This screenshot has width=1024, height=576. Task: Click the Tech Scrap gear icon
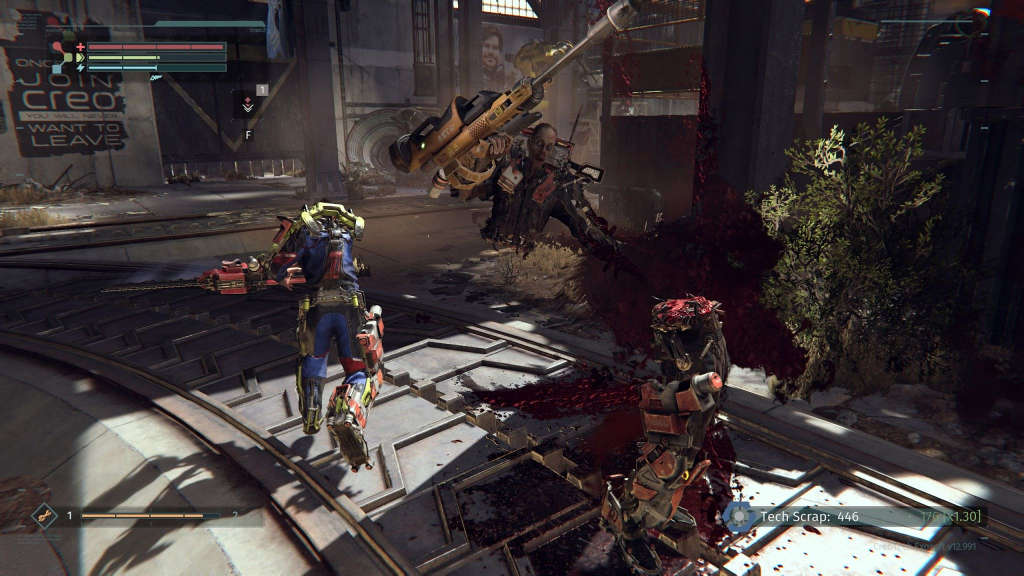click(x=739, y=516)
